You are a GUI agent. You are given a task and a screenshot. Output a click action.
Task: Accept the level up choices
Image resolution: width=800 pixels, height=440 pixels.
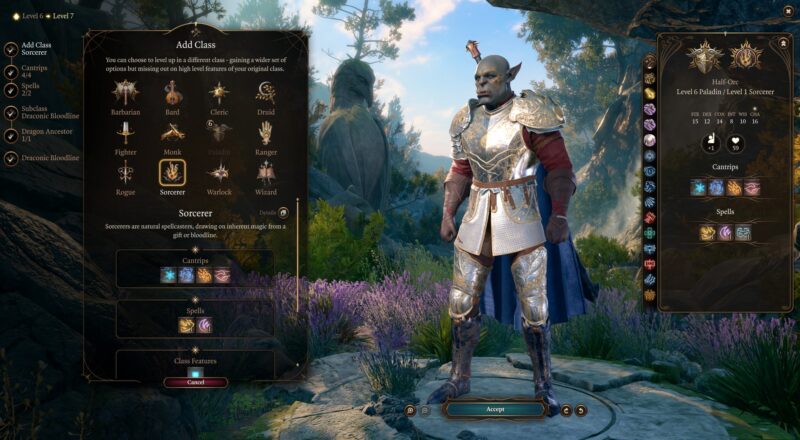(495, 409)
